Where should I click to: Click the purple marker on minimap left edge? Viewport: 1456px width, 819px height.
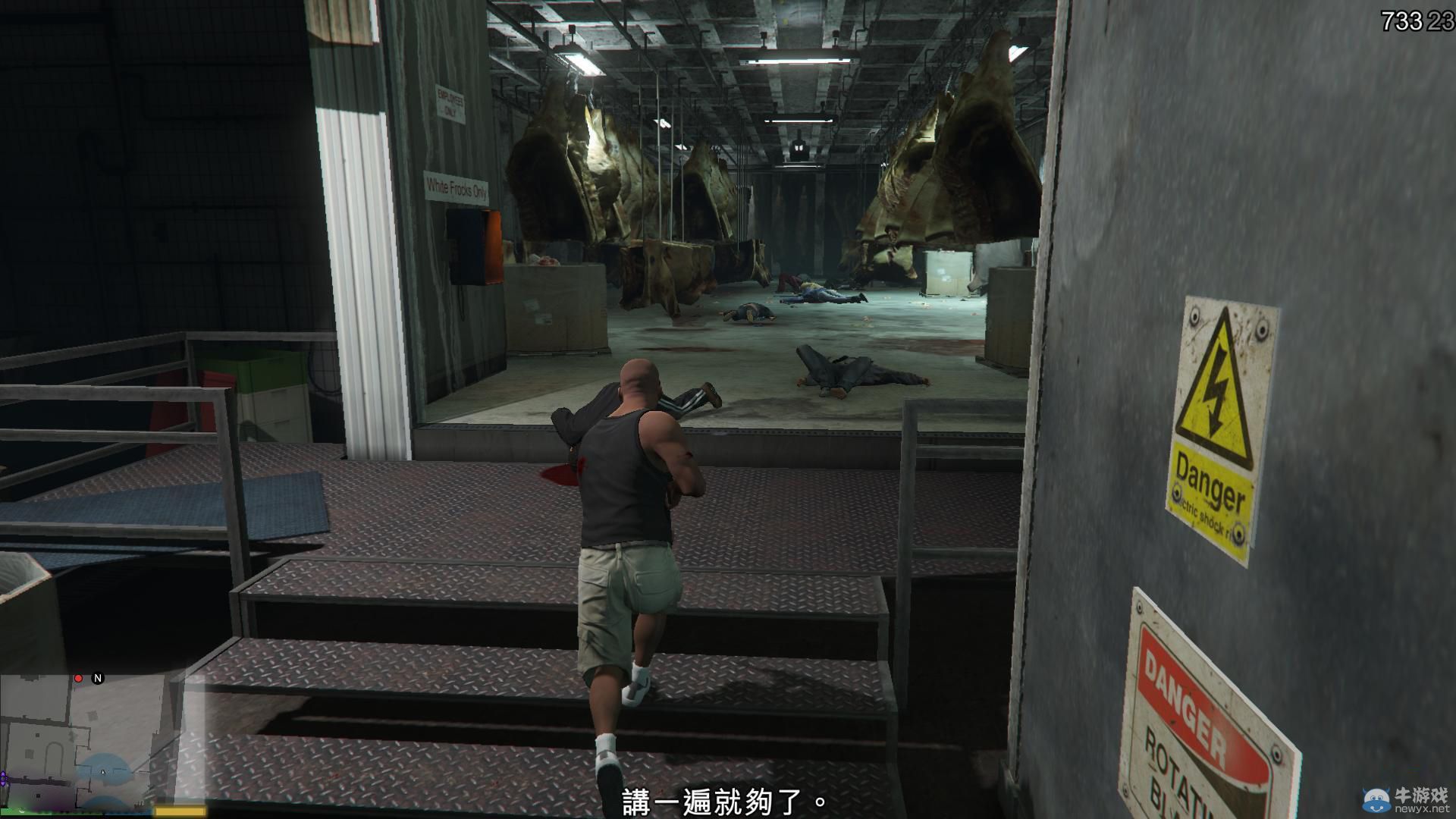click(x=4, y=778)
